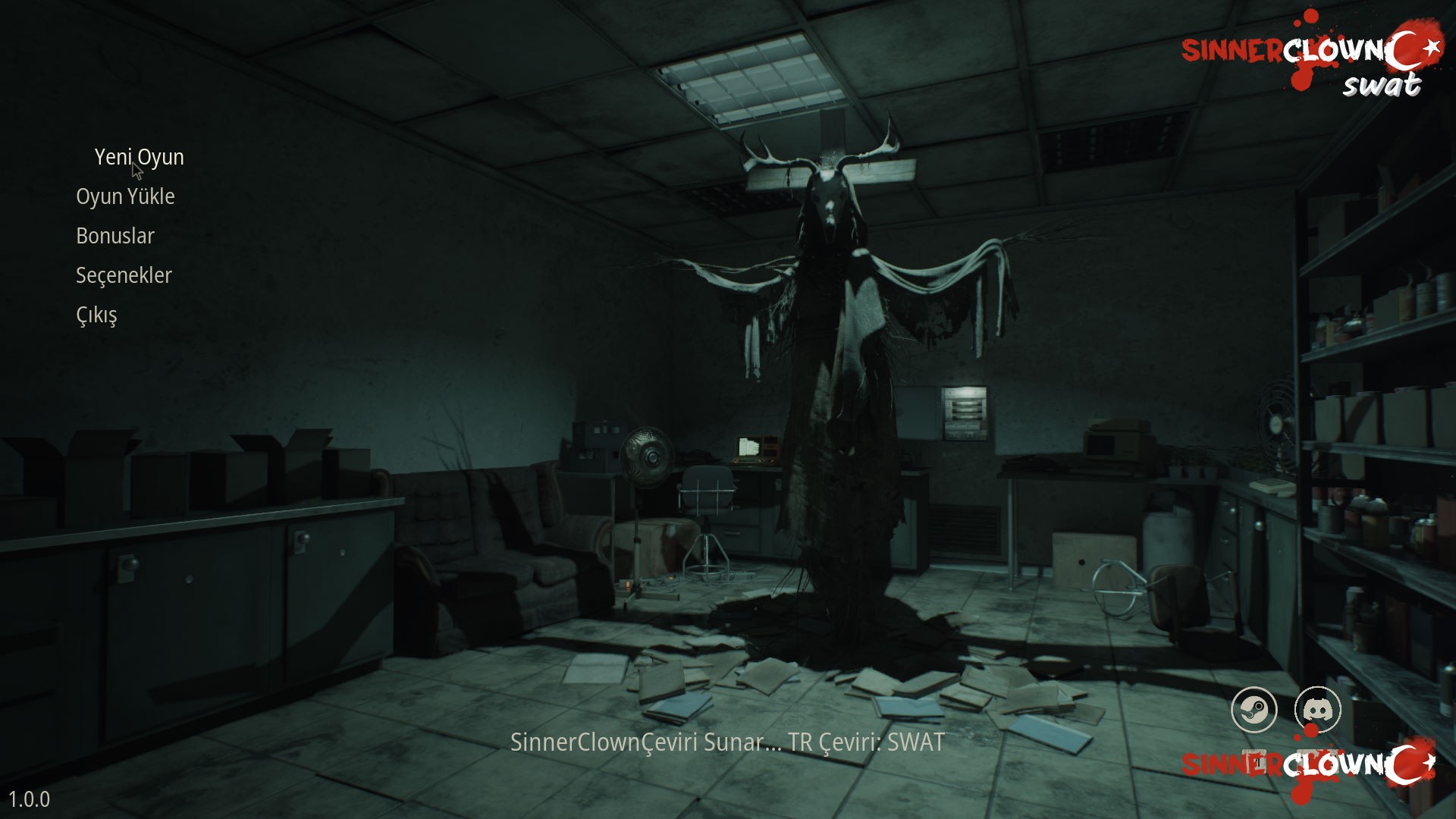The image size is (1456, 819).
Task: Select the Bonuslar menu entry
Action: (x=115, y=236)
